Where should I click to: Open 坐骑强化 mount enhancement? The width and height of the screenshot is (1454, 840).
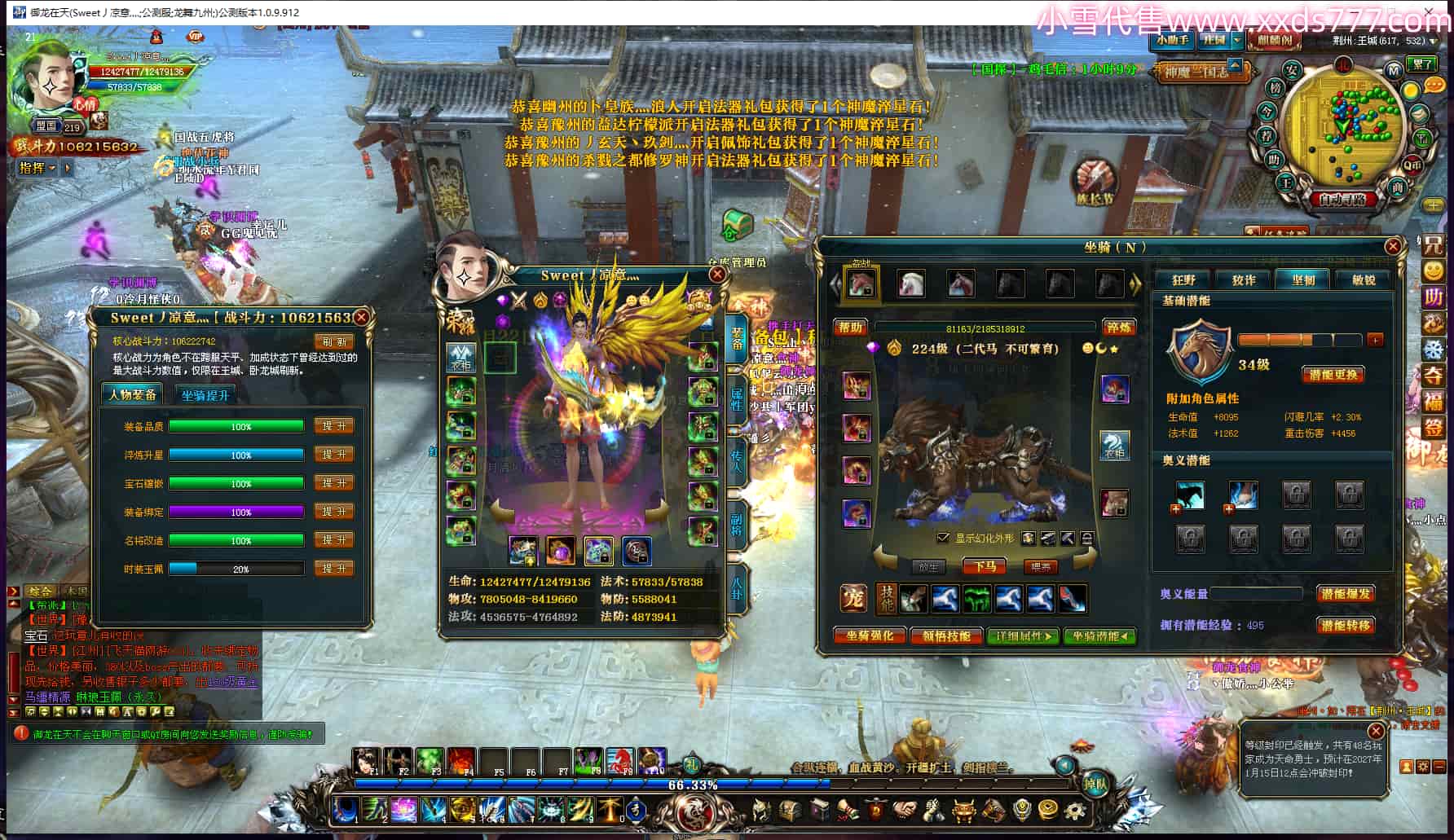tap(870, 636)
